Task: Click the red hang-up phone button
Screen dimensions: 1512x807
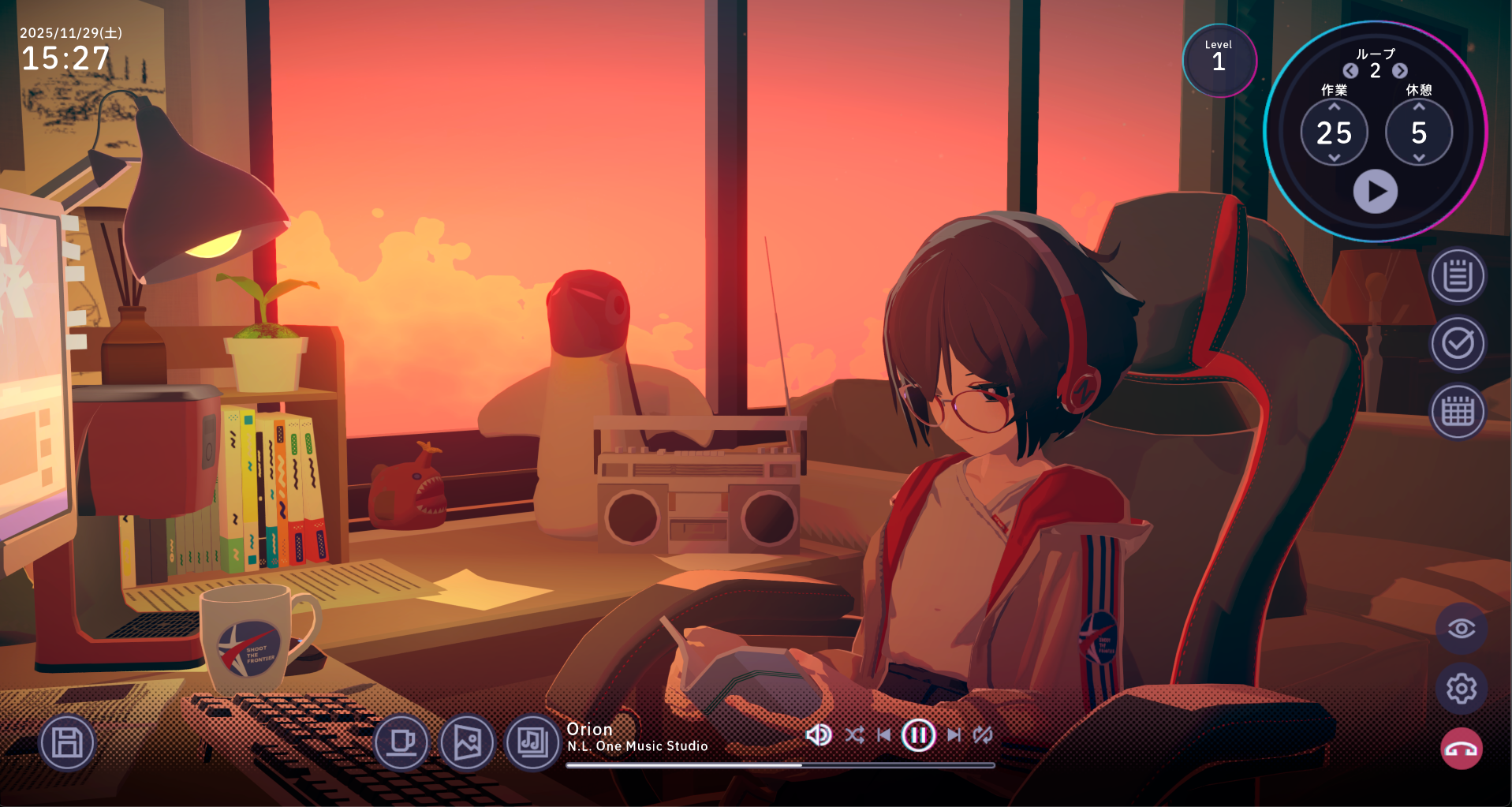Action: (x=1461, y=749)
